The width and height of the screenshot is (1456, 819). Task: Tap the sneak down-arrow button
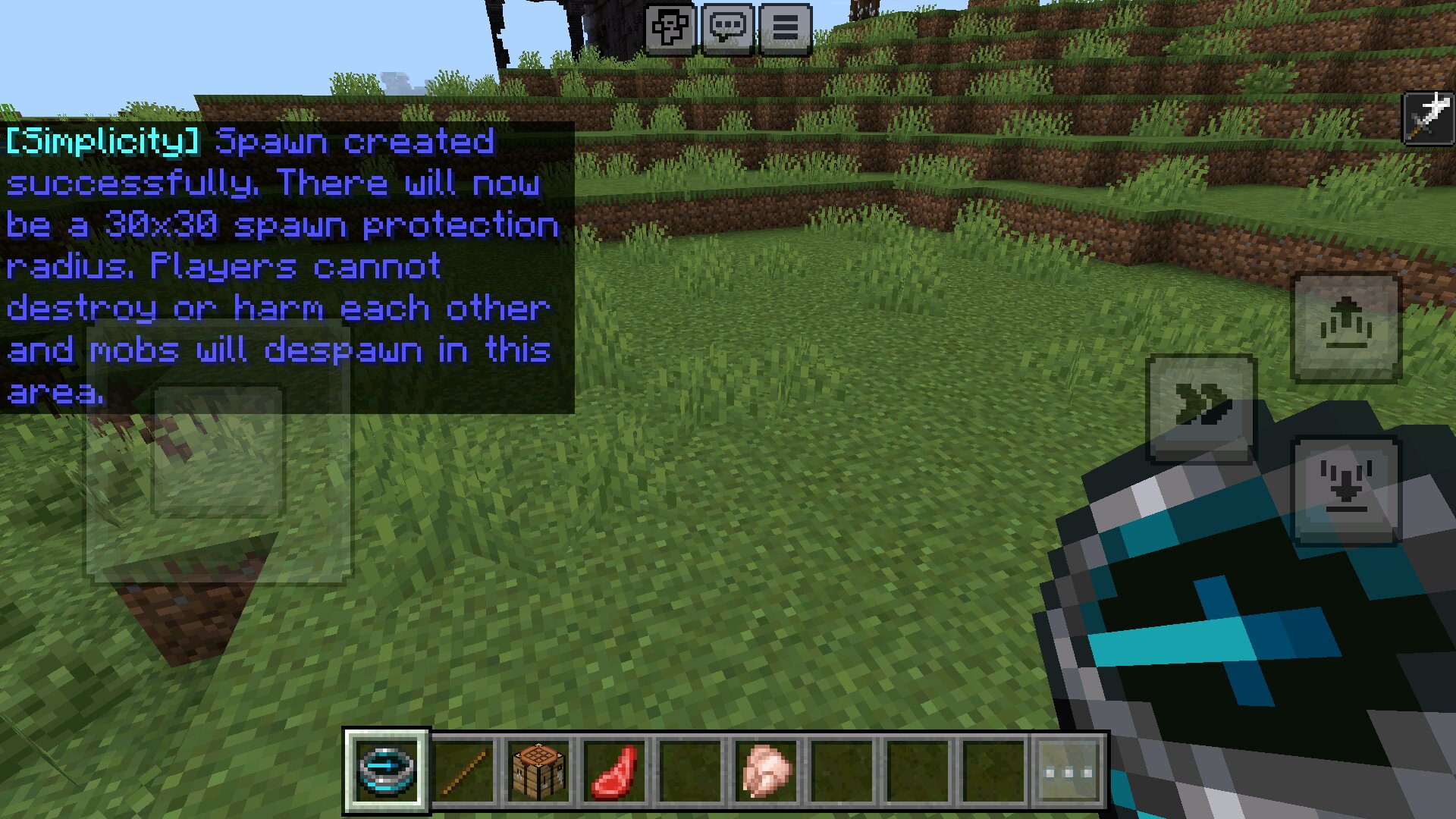[x=1346, y=489]
